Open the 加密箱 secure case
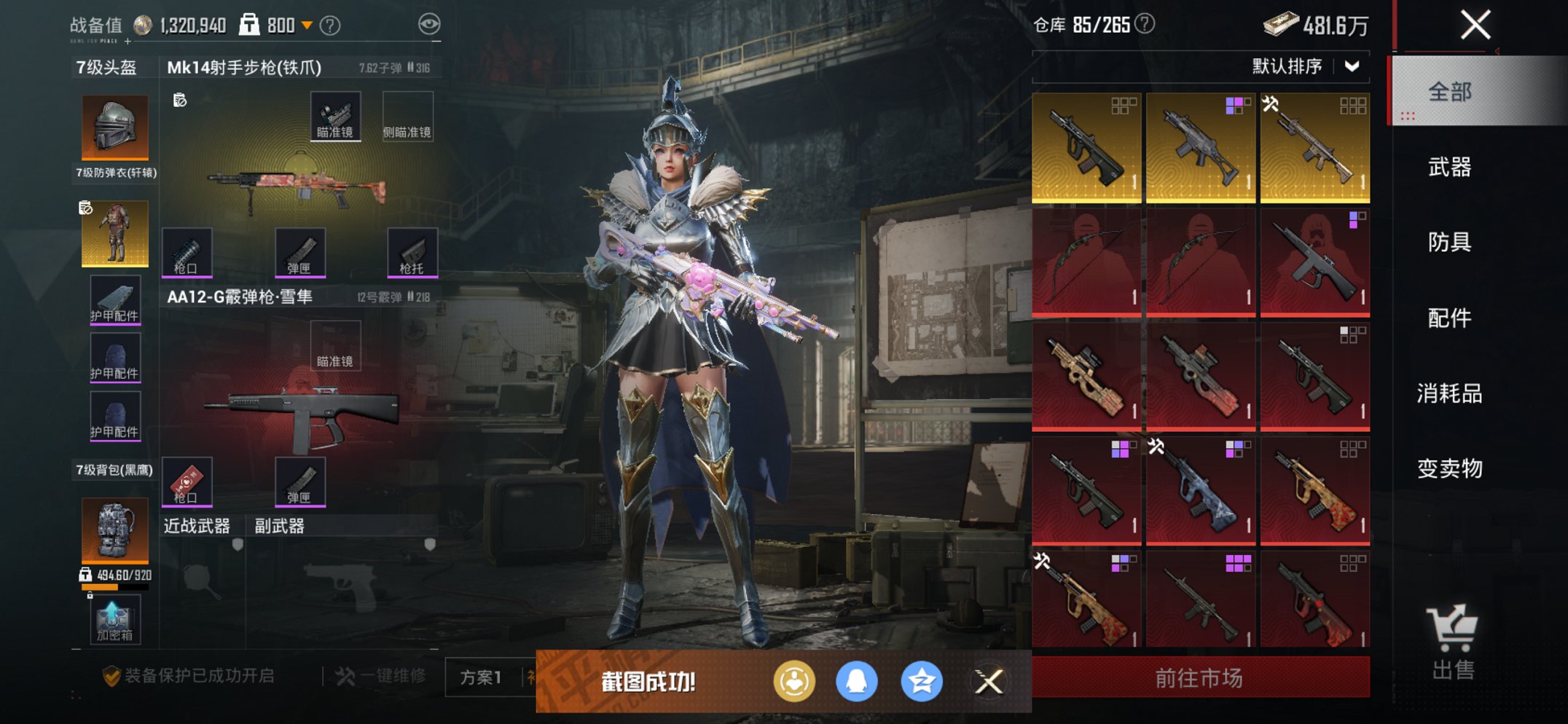The width and height of the screenshot is (1568, 724). 114,620
